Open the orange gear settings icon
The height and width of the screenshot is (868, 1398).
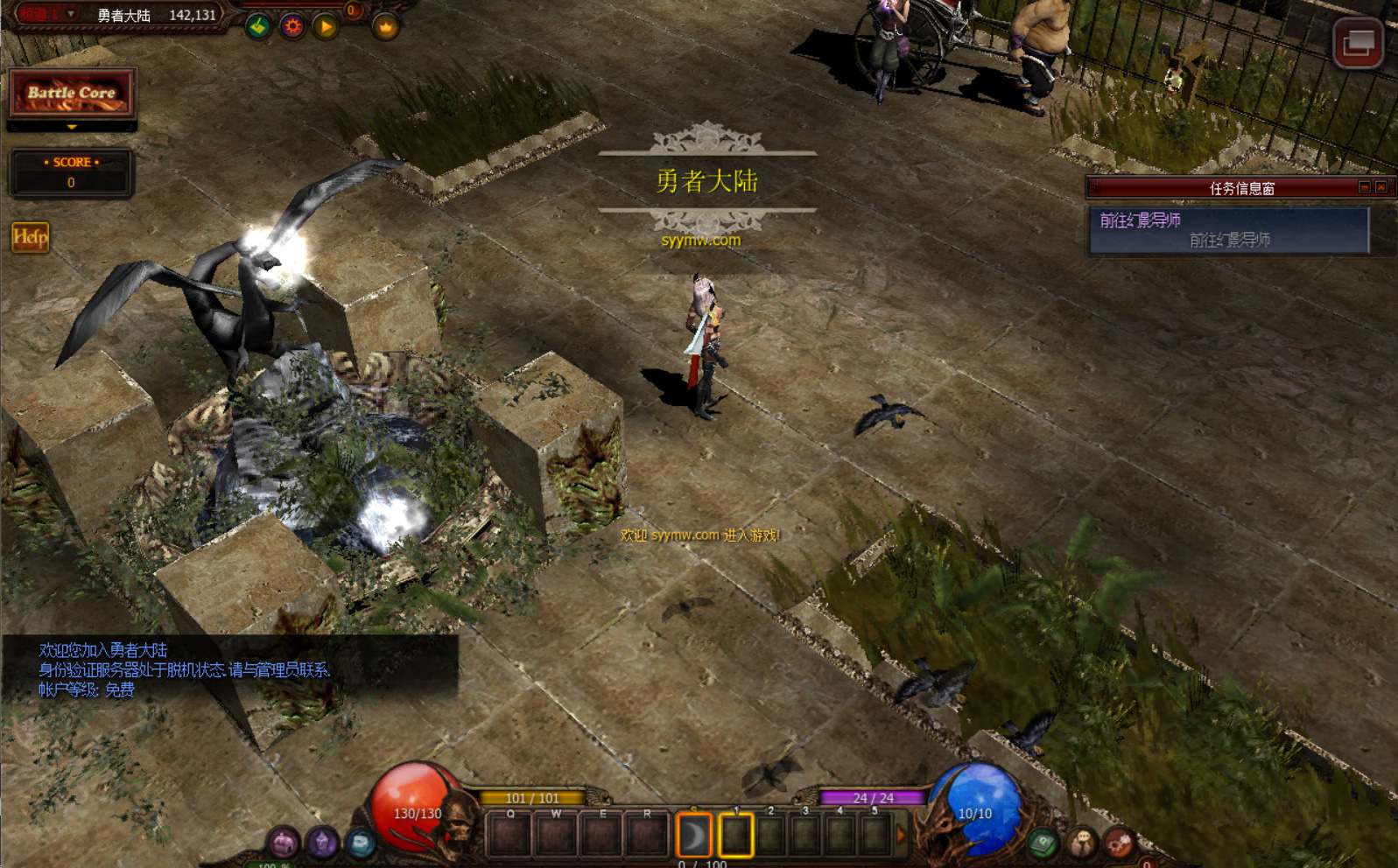click(292, 27)
